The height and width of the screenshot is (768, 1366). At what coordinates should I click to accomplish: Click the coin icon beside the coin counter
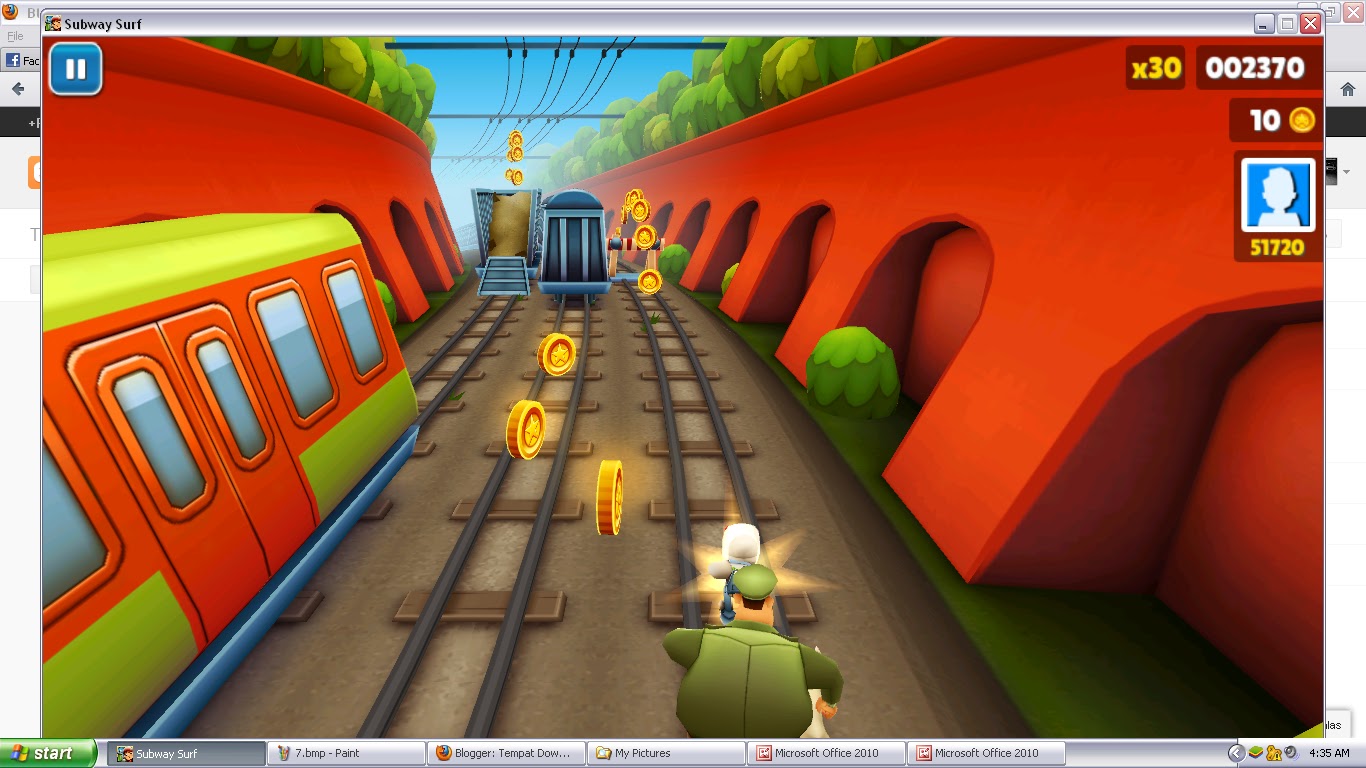point(1302,120)
